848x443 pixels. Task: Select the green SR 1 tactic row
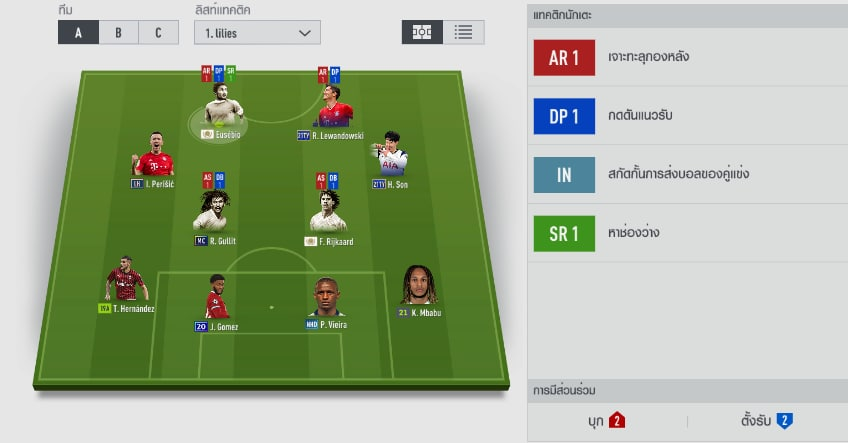pos(687,234)
